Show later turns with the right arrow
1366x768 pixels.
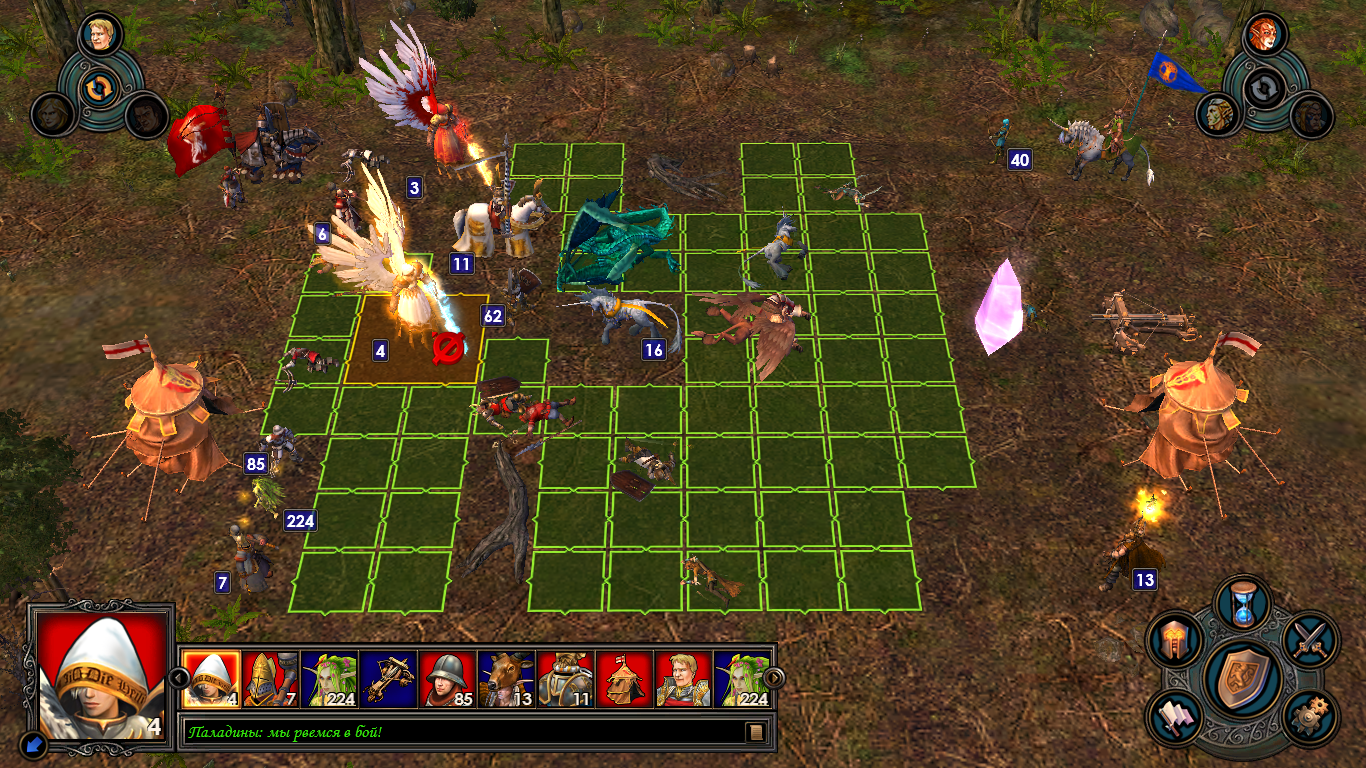(773, 679)
